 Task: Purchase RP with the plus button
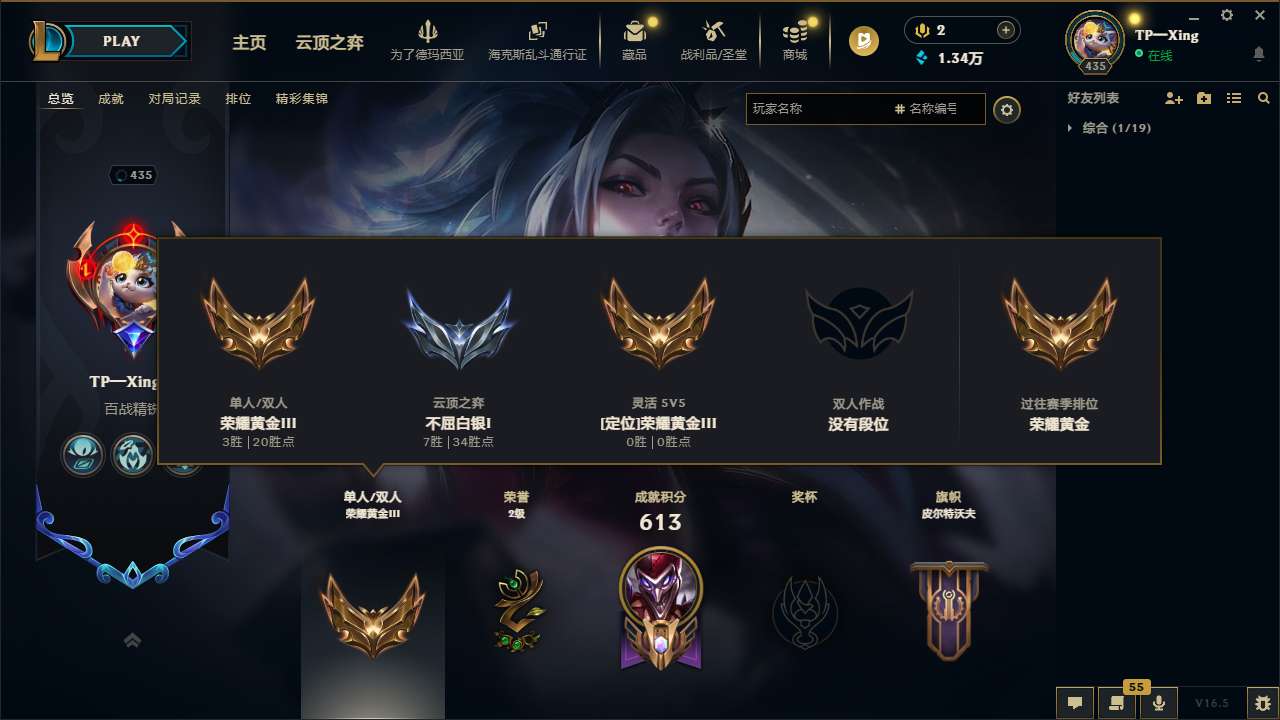point(1007,29)
